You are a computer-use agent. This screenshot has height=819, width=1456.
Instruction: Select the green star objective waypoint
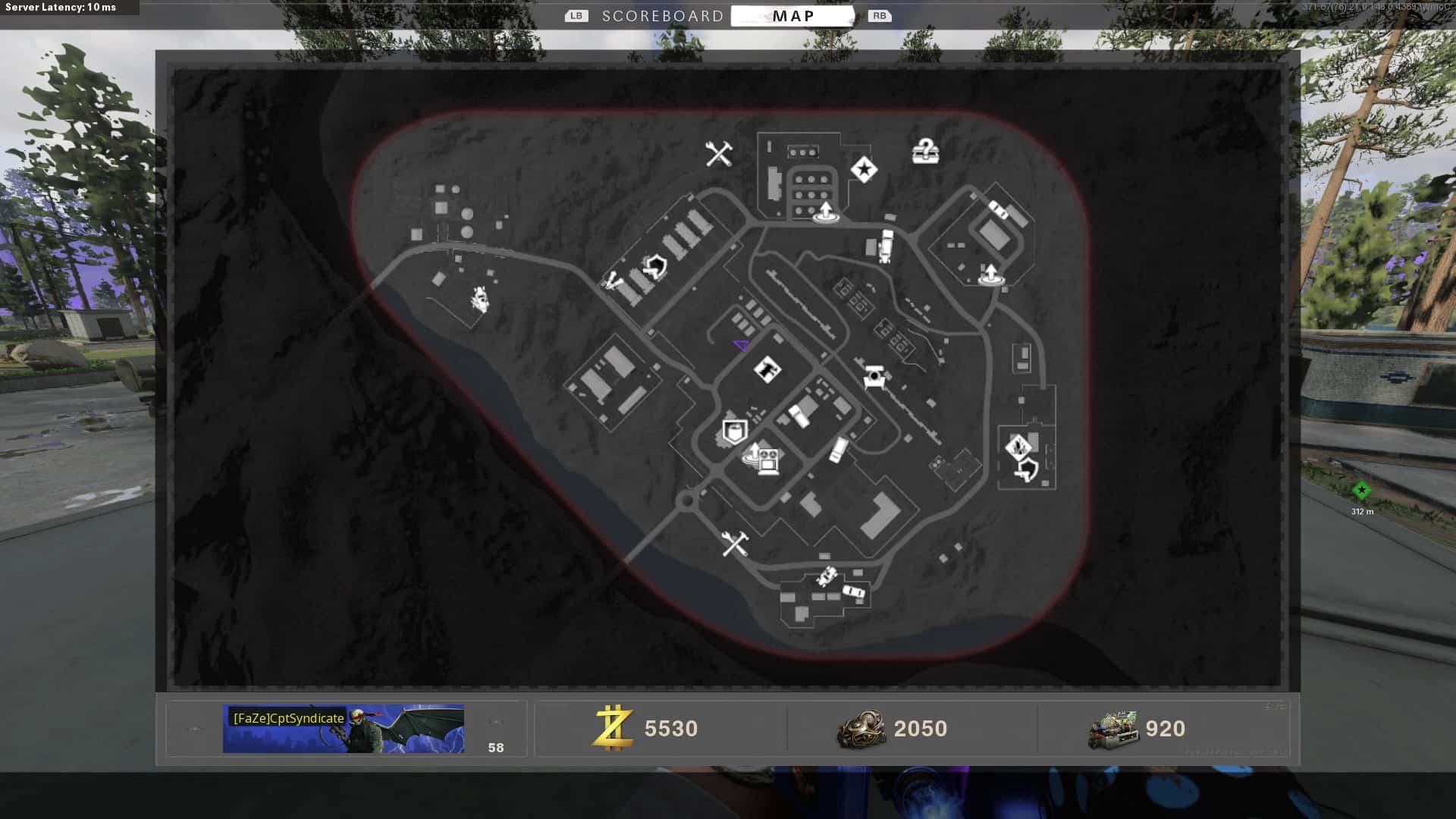1361,491
